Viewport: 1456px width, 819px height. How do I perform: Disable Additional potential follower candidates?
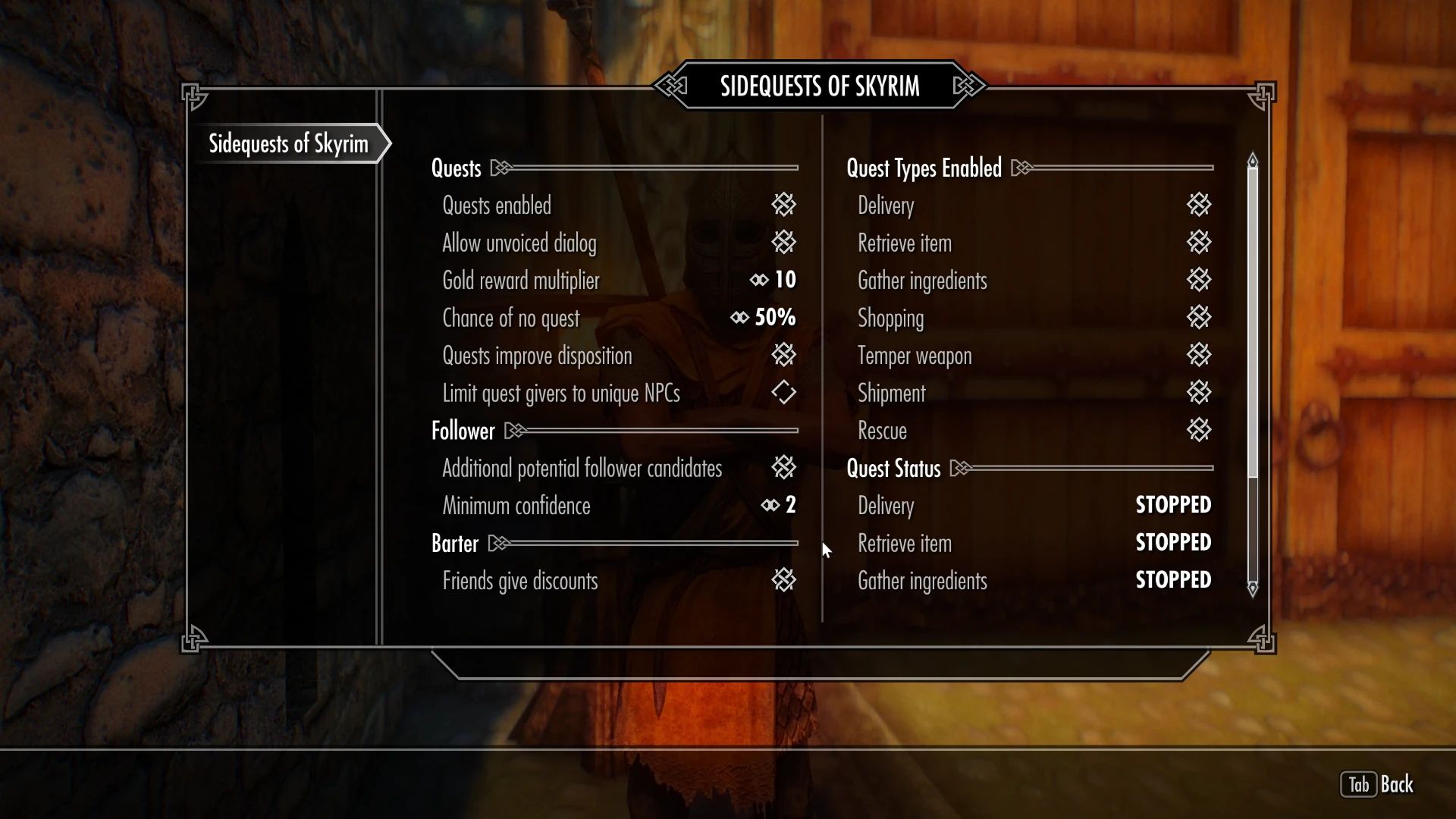[785, 468]
